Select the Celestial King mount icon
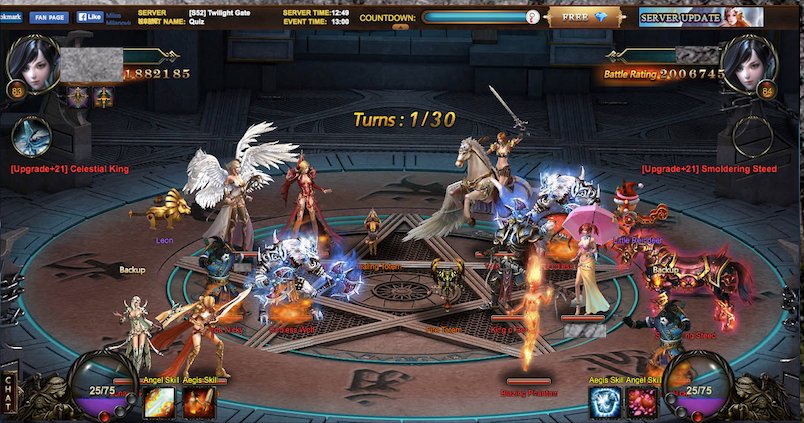The height and width of the screenshot is (423, 804). [x=34, y=137]
